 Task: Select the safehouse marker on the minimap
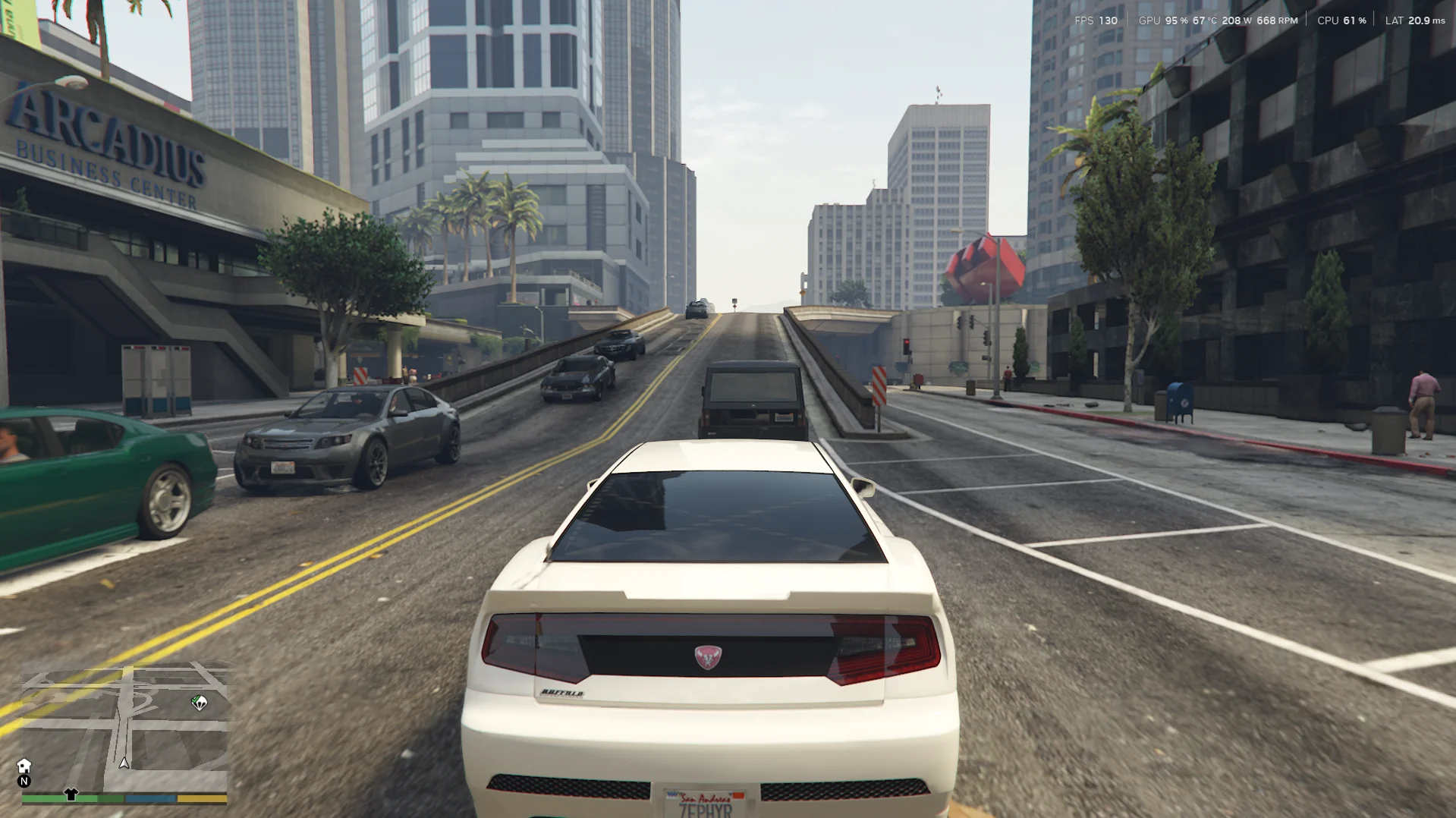coord(24,766)
